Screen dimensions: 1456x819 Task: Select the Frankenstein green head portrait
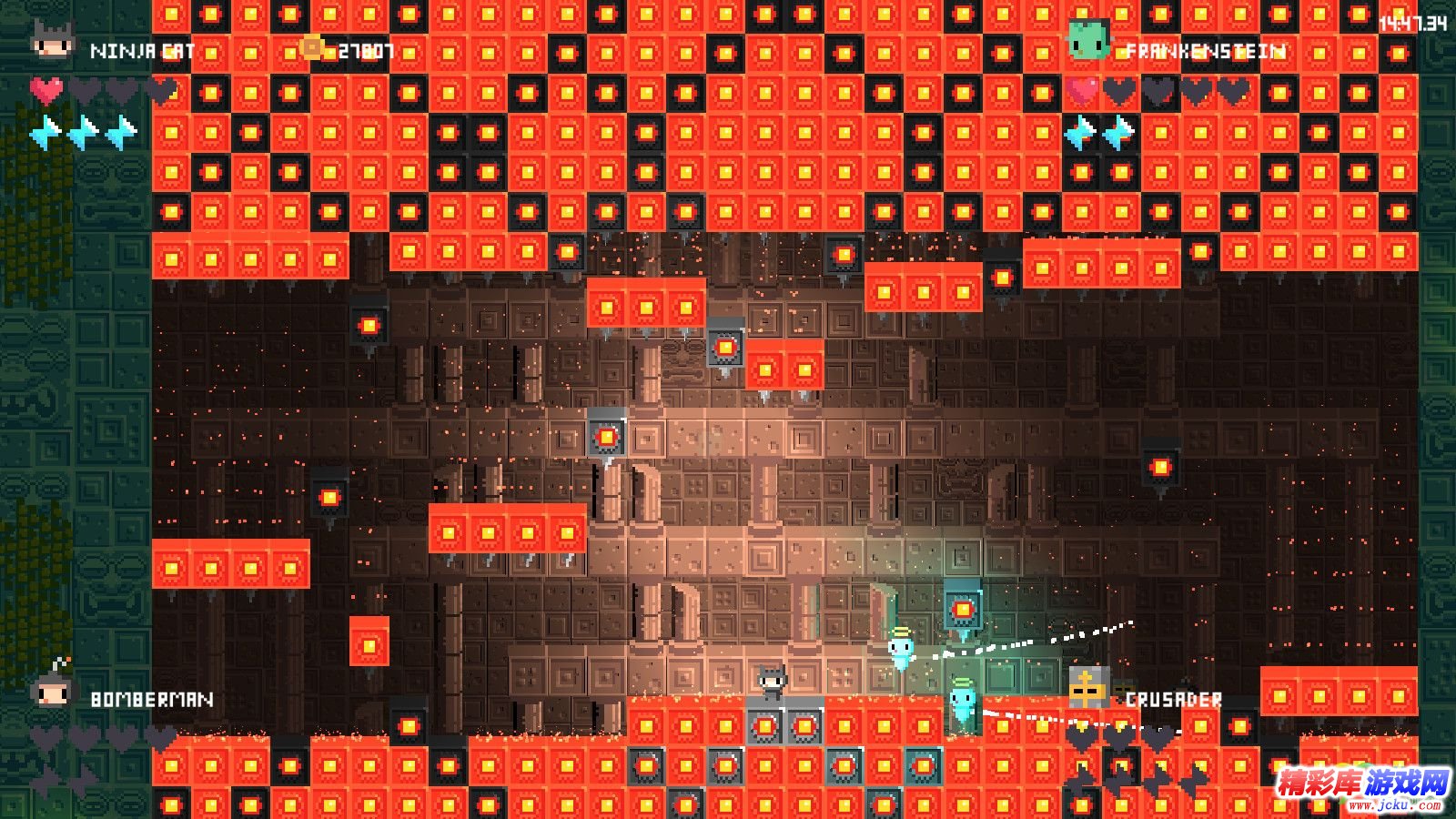point(1088,41)
